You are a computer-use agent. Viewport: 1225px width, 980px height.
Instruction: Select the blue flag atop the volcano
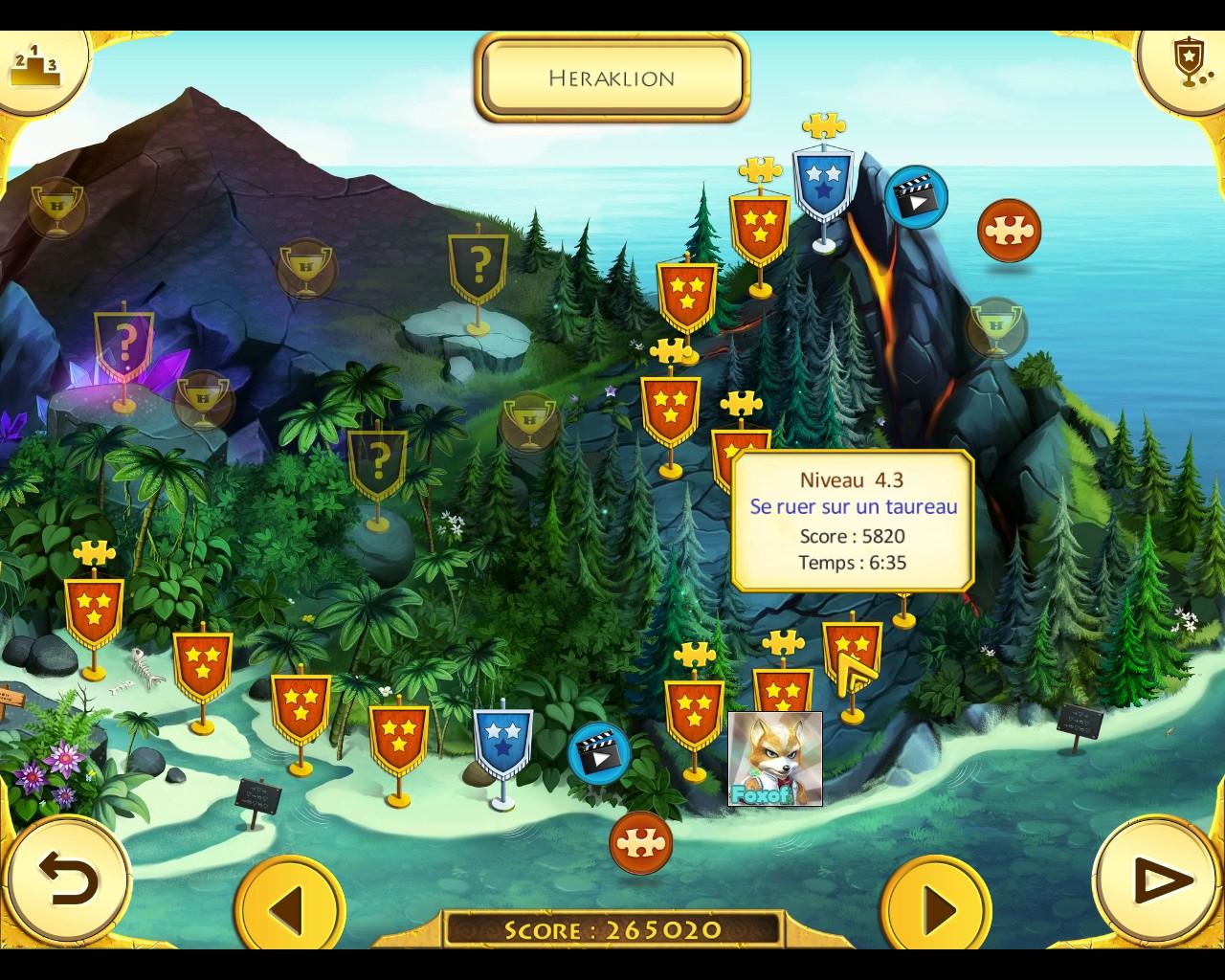click(822, 184)
